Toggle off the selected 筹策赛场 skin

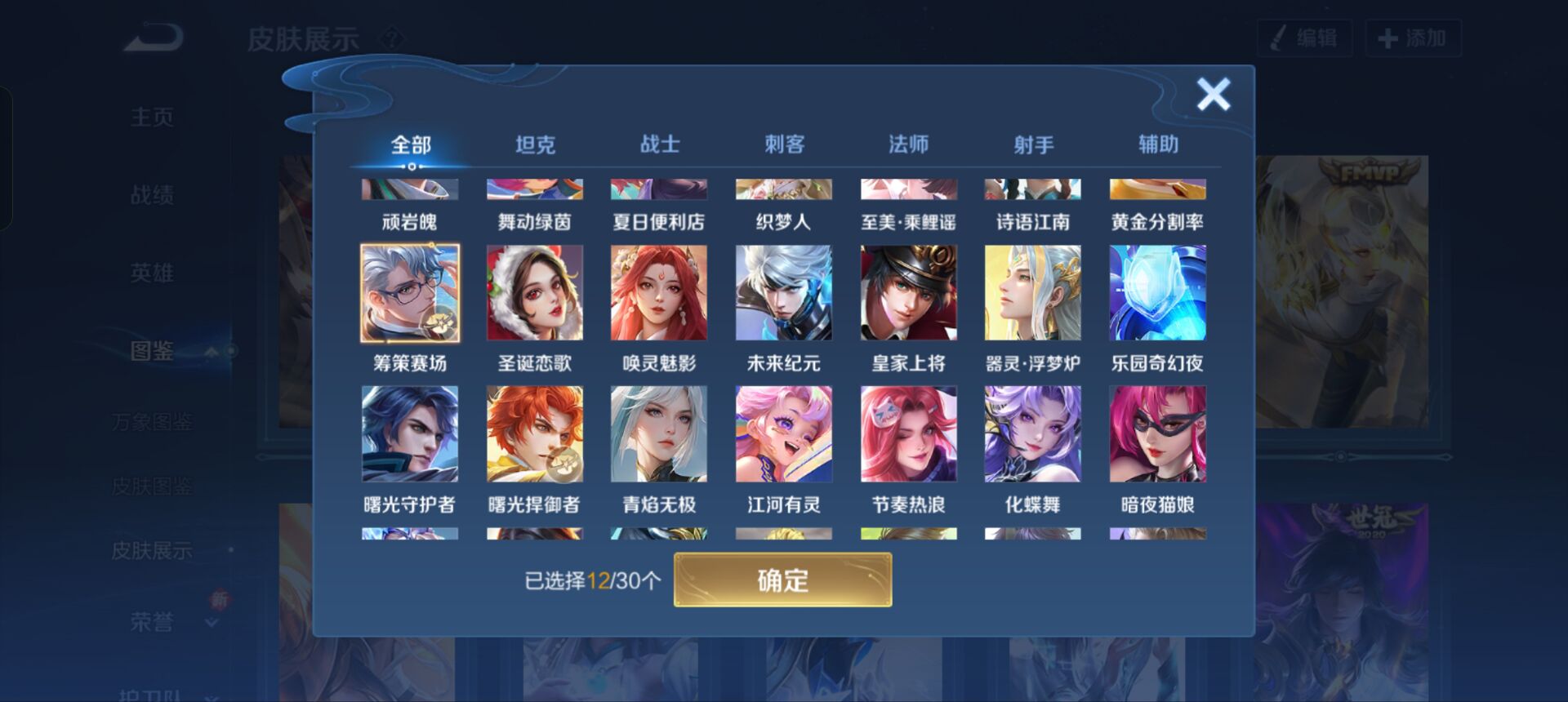pyautogui.click(x=409, y=291)
